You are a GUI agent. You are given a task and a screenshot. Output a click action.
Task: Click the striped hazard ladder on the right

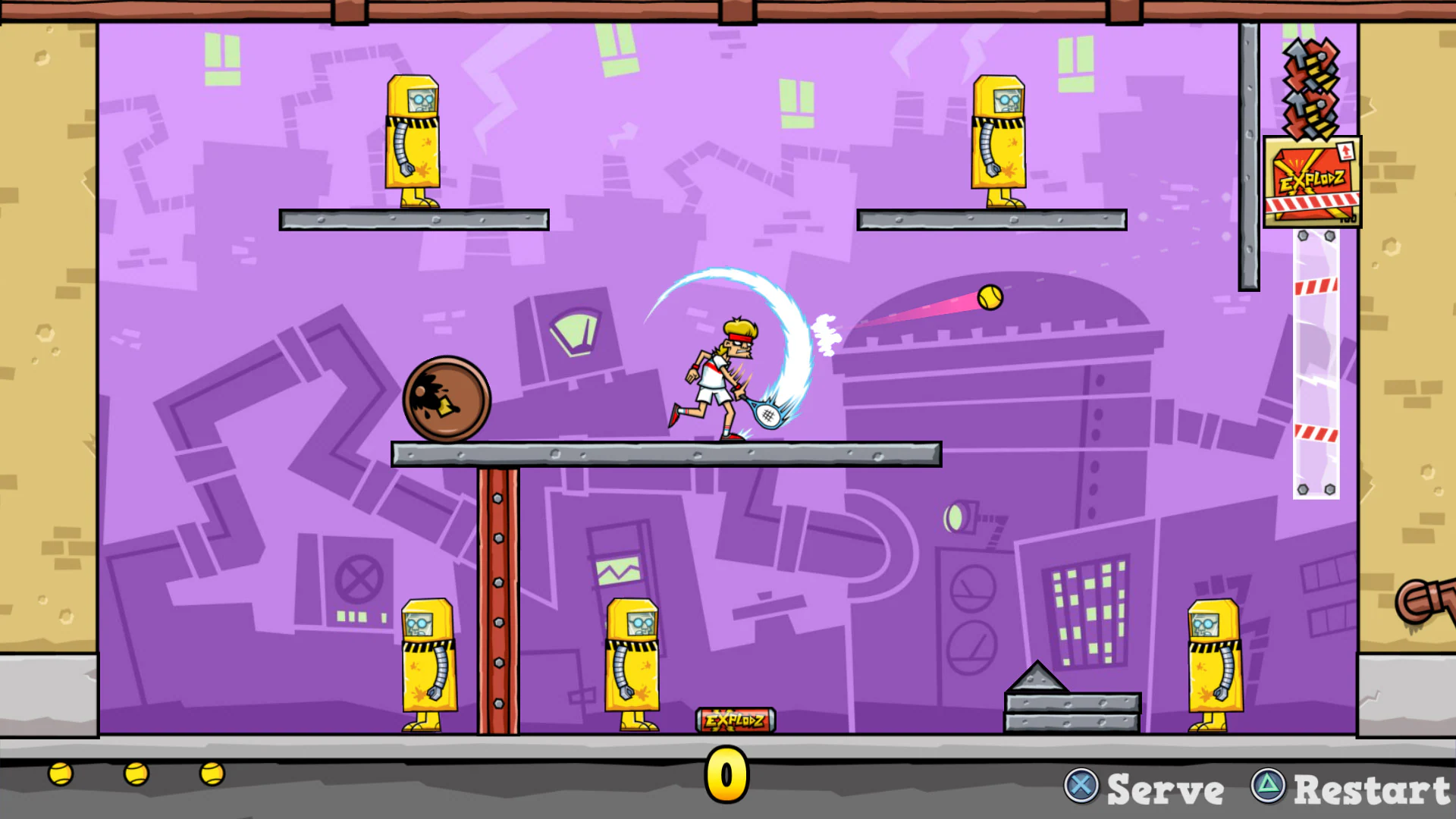pos(1316,364)
